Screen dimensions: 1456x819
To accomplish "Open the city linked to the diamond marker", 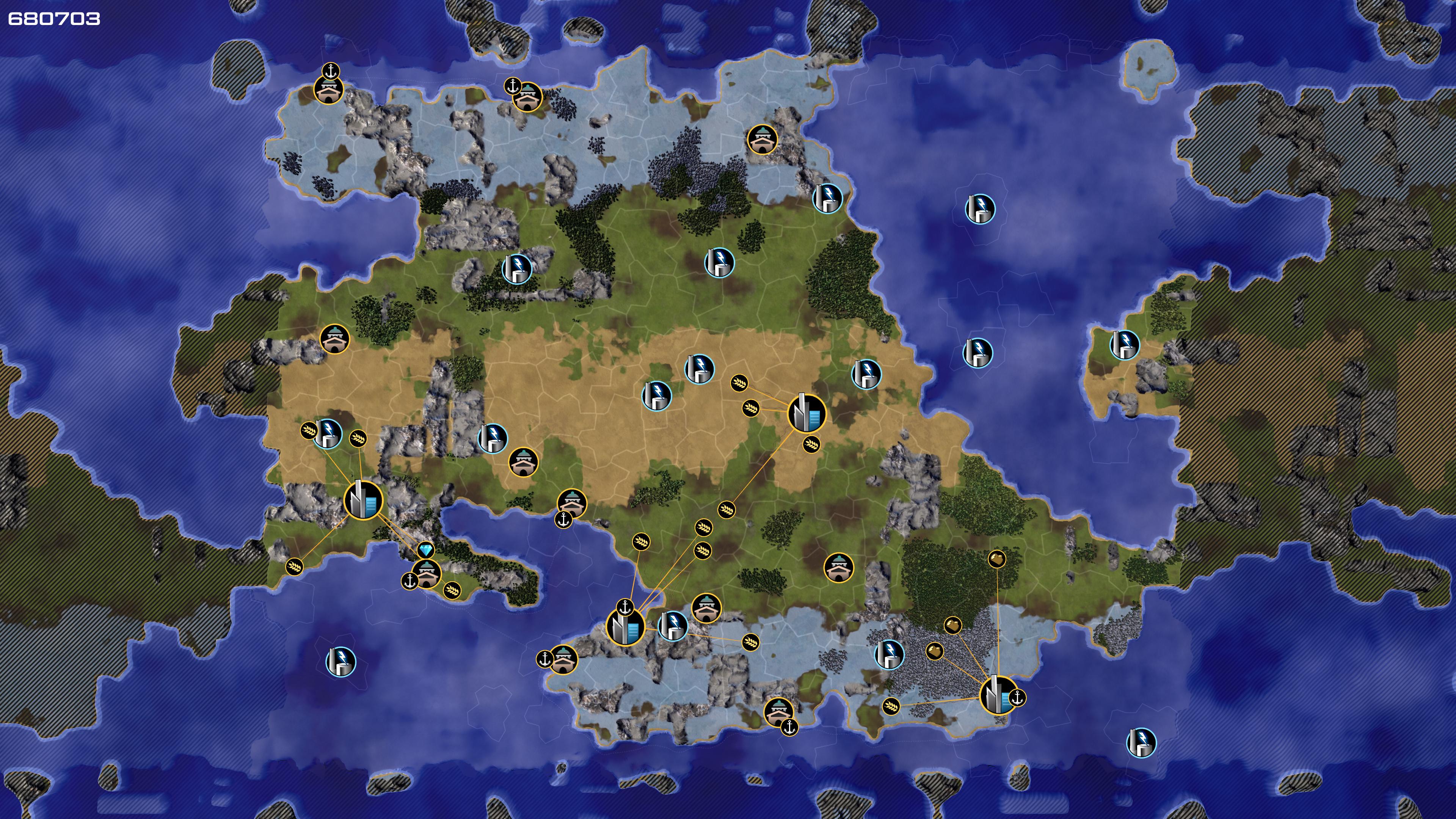I will 363,500.
